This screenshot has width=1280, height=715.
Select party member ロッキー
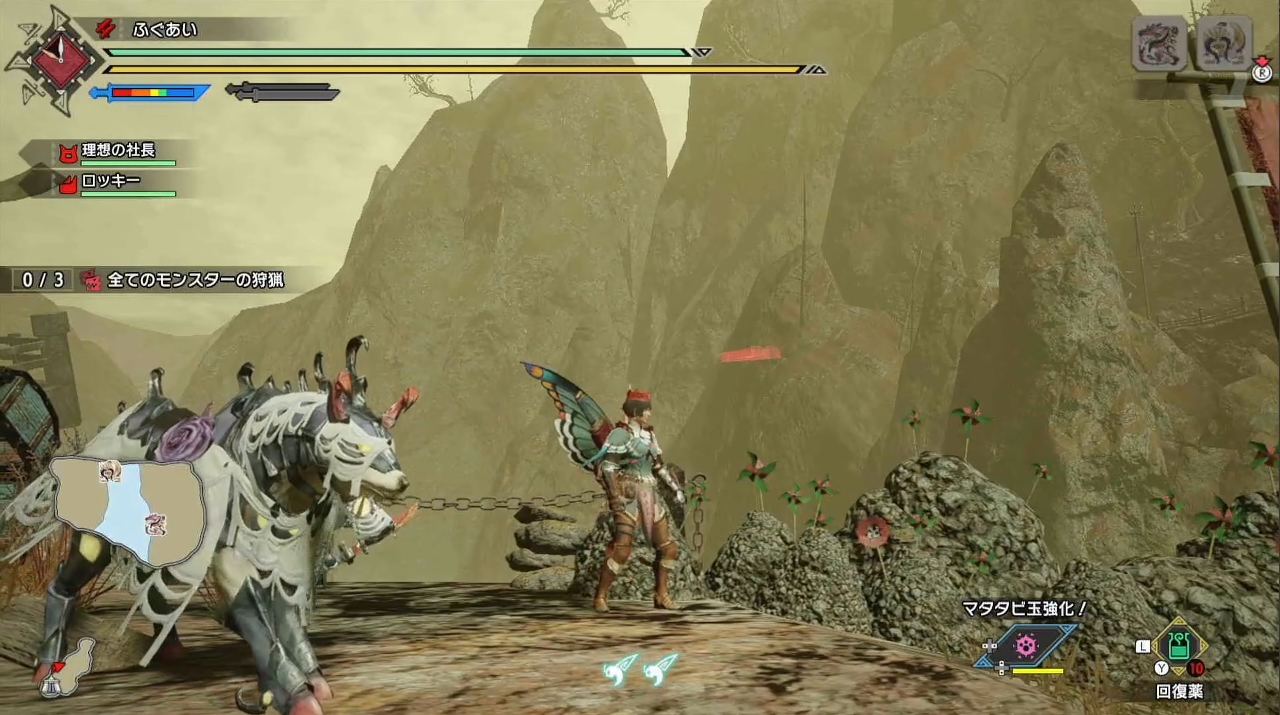[x=110, y=182]
